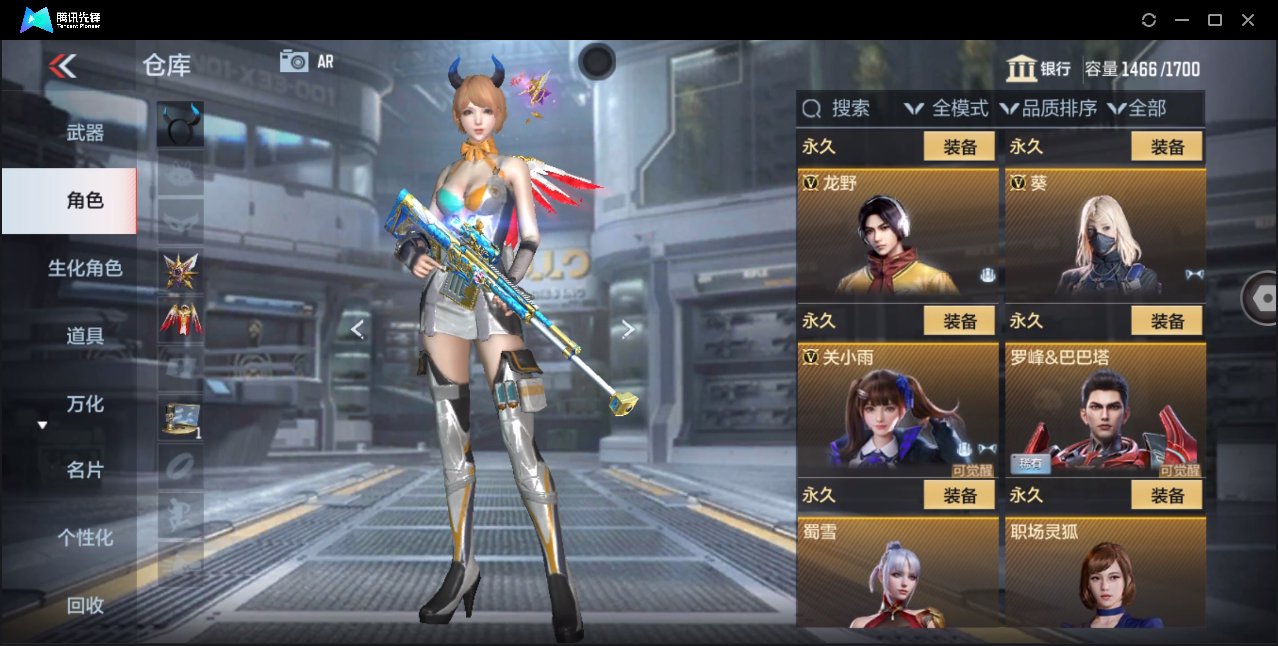Equip 罗峰&巴巴塔 using its 装备 button

(x=1167, y=321)
